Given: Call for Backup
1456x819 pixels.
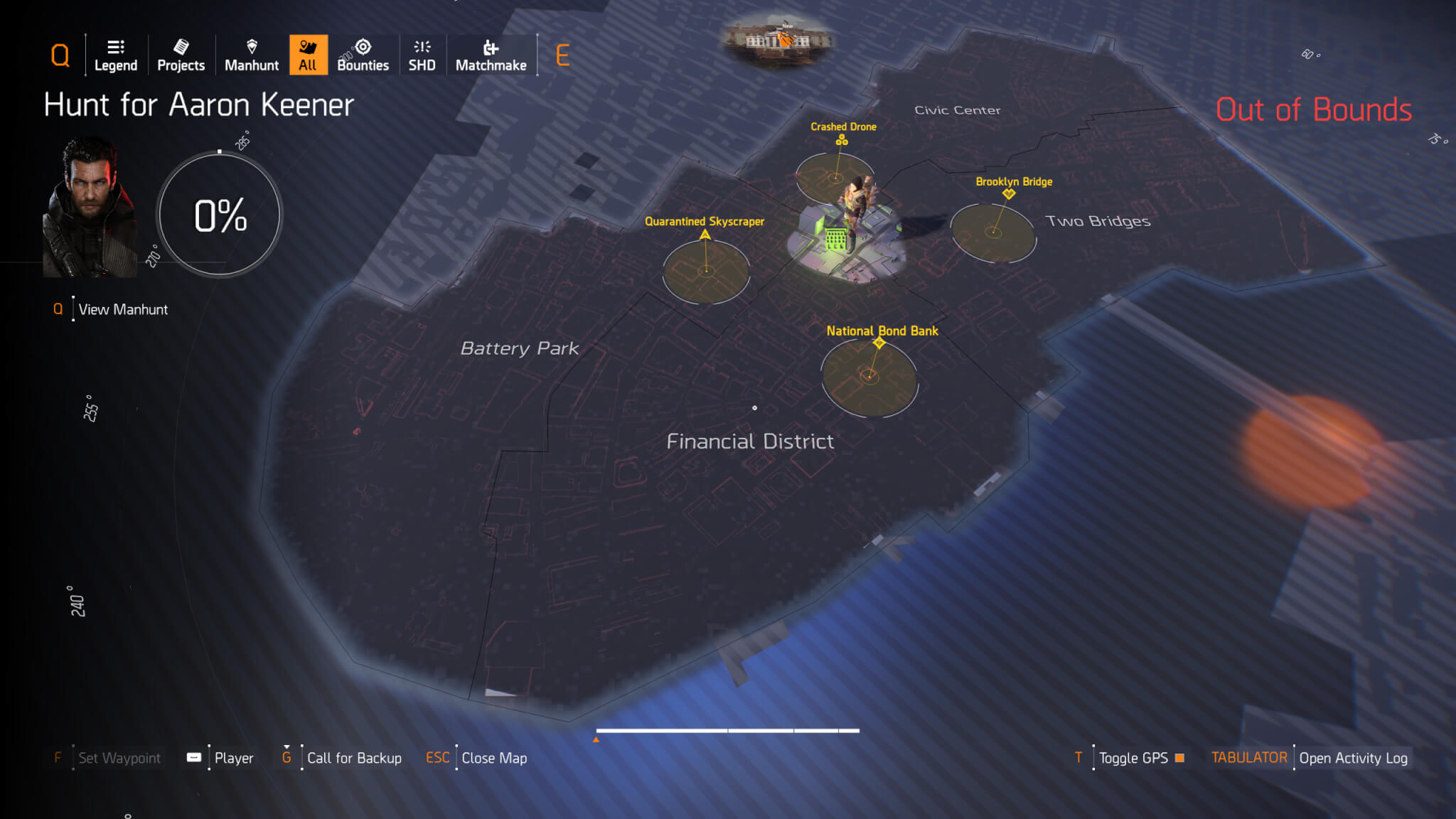Looking at the screenshot, I should coord(354,758).
